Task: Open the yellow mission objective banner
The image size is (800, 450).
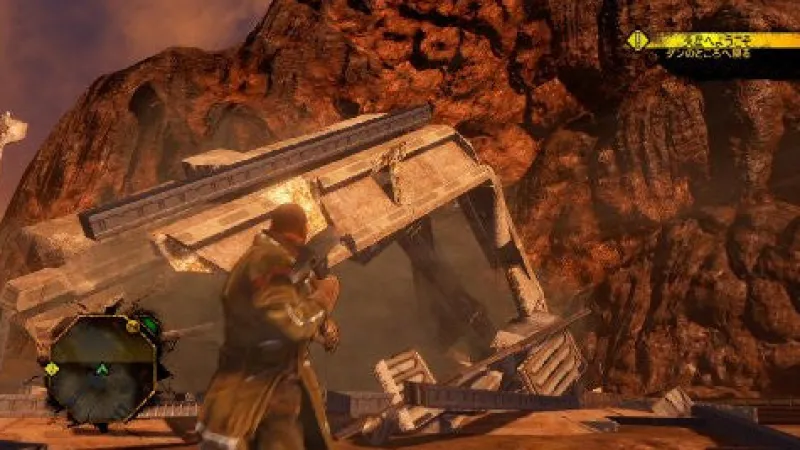Action: pyautogui.click(x=722, y=41)
